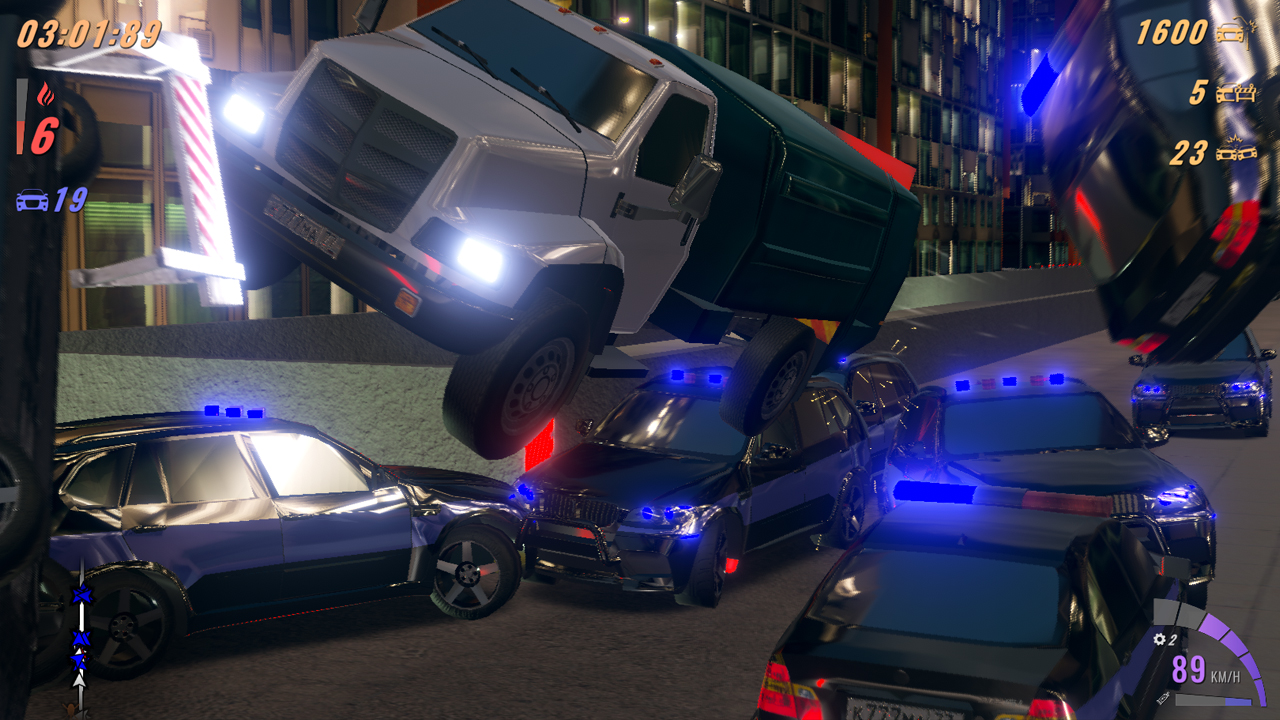Click the gear cog indicator icon
This screenshot has width=1280, height=720.
1159,639
